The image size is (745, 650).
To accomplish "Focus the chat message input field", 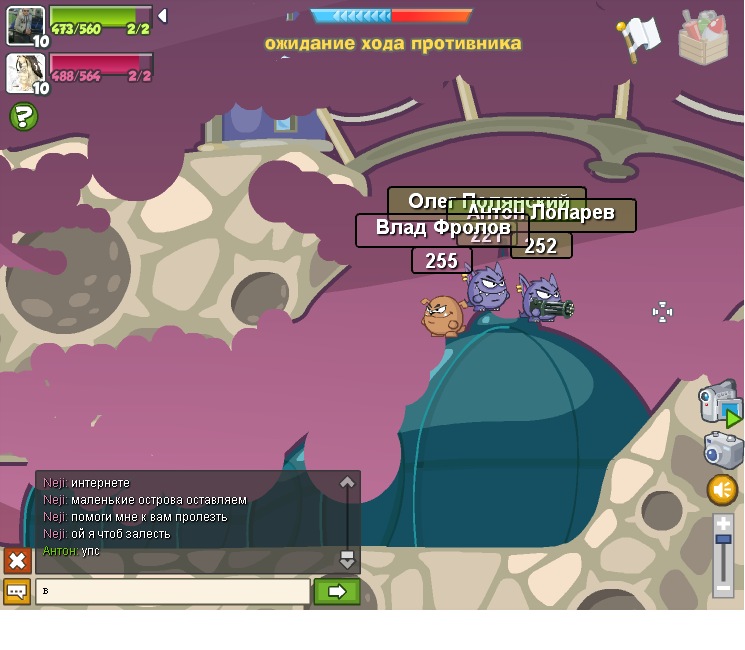I will 173,592.
